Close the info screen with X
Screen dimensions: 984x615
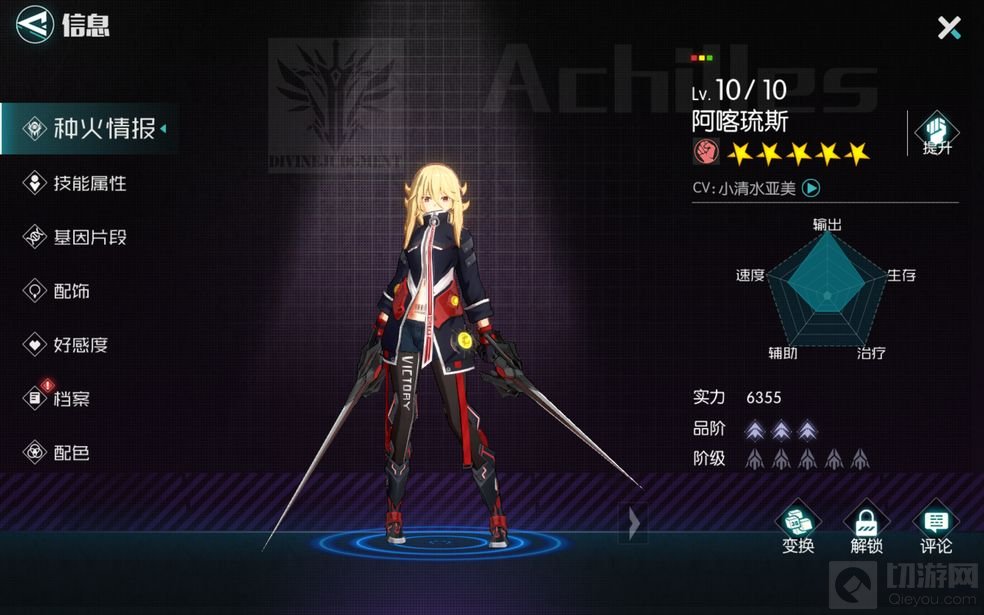point(948,27)
